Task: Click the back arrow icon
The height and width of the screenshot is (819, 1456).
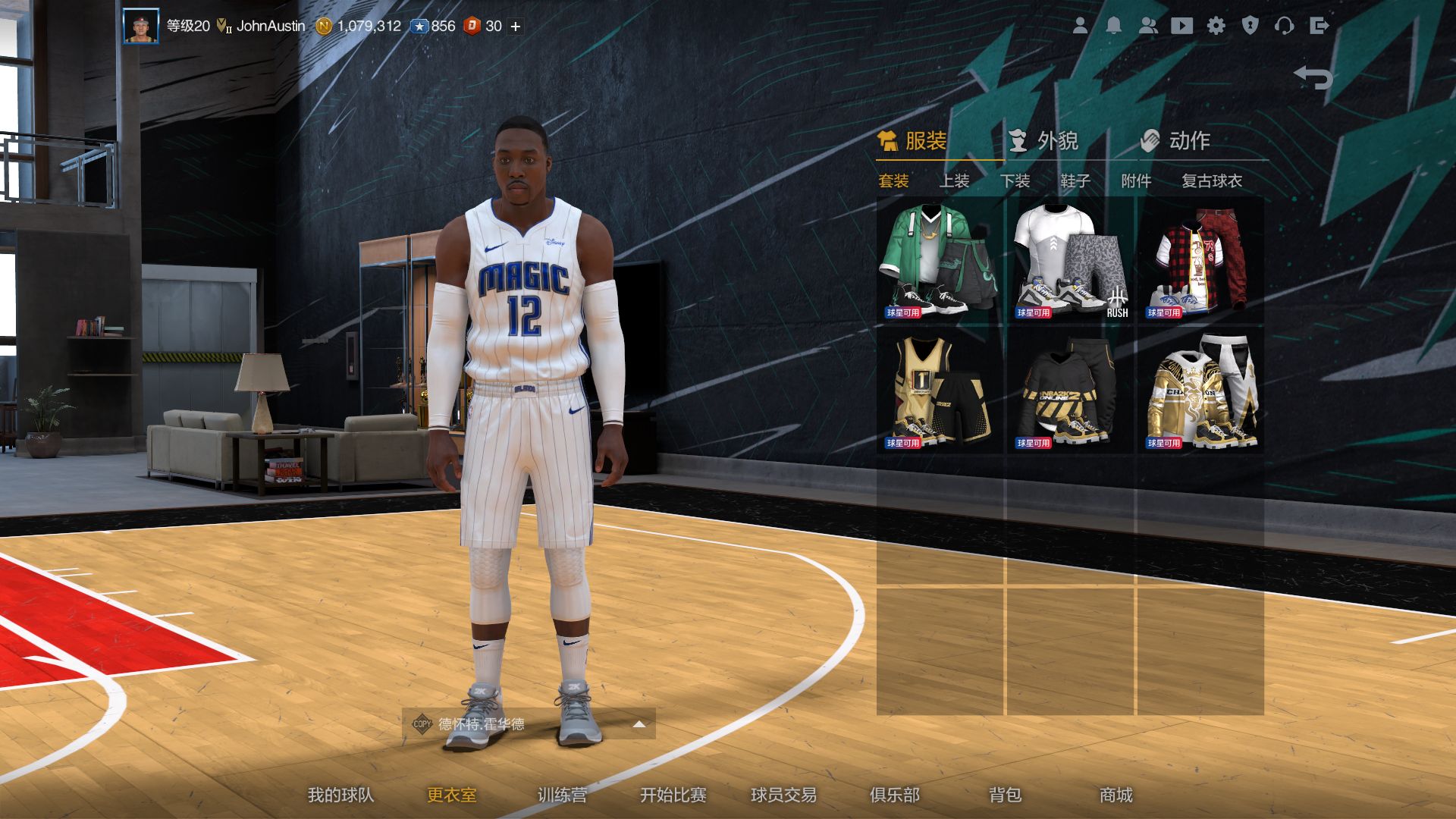Action: tap(1313, 77)
